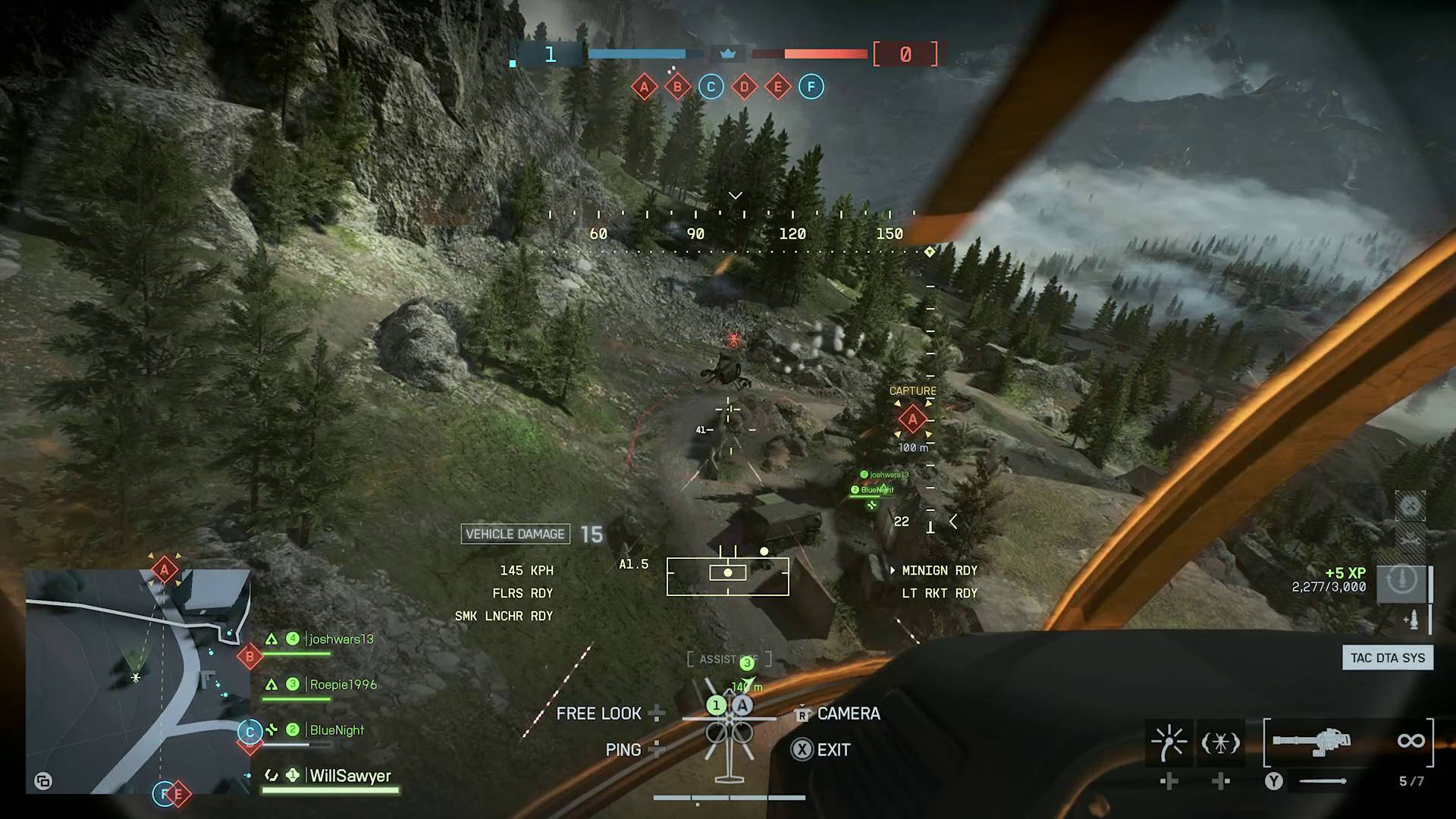Click the TAC DTA SYS label
The image size is (1456, 819).
1387,657
